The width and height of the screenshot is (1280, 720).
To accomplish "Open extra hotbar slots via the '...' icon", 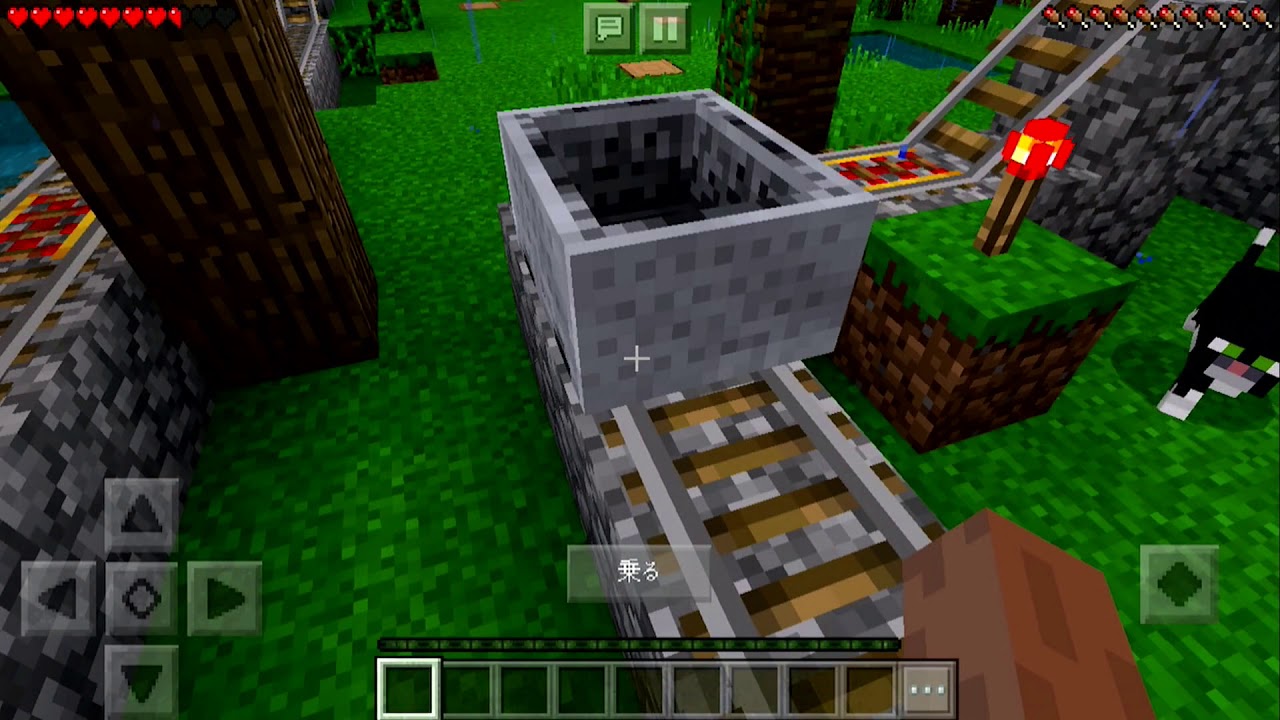I will pyautogui.click(x=928, y=686).
